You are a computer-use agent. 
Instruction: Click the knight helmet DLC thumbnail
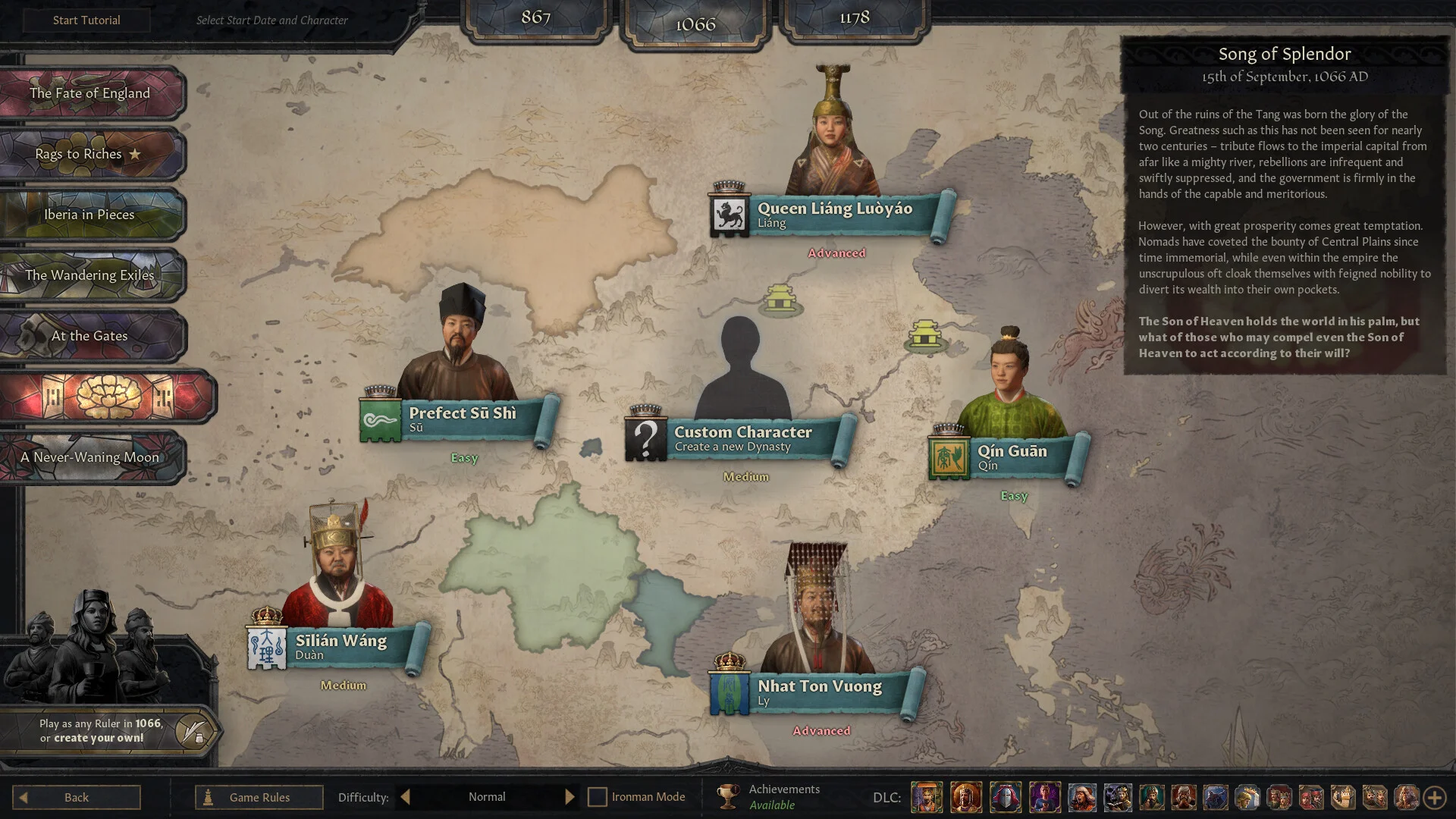click(1005, 798)
